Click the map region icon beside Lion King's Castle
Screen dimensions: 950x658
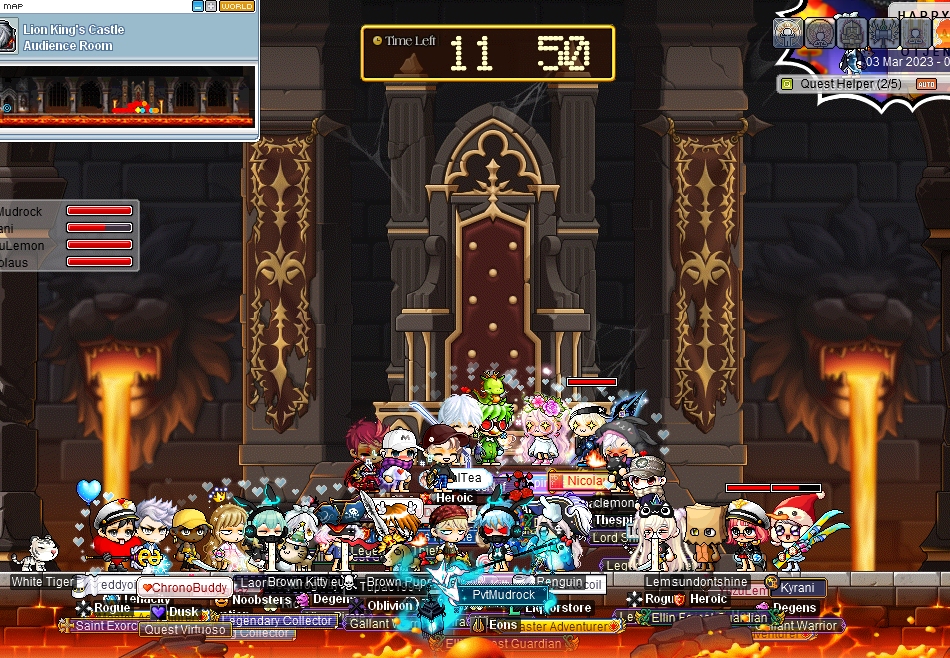pyautogui.click(x=8, y=37)
